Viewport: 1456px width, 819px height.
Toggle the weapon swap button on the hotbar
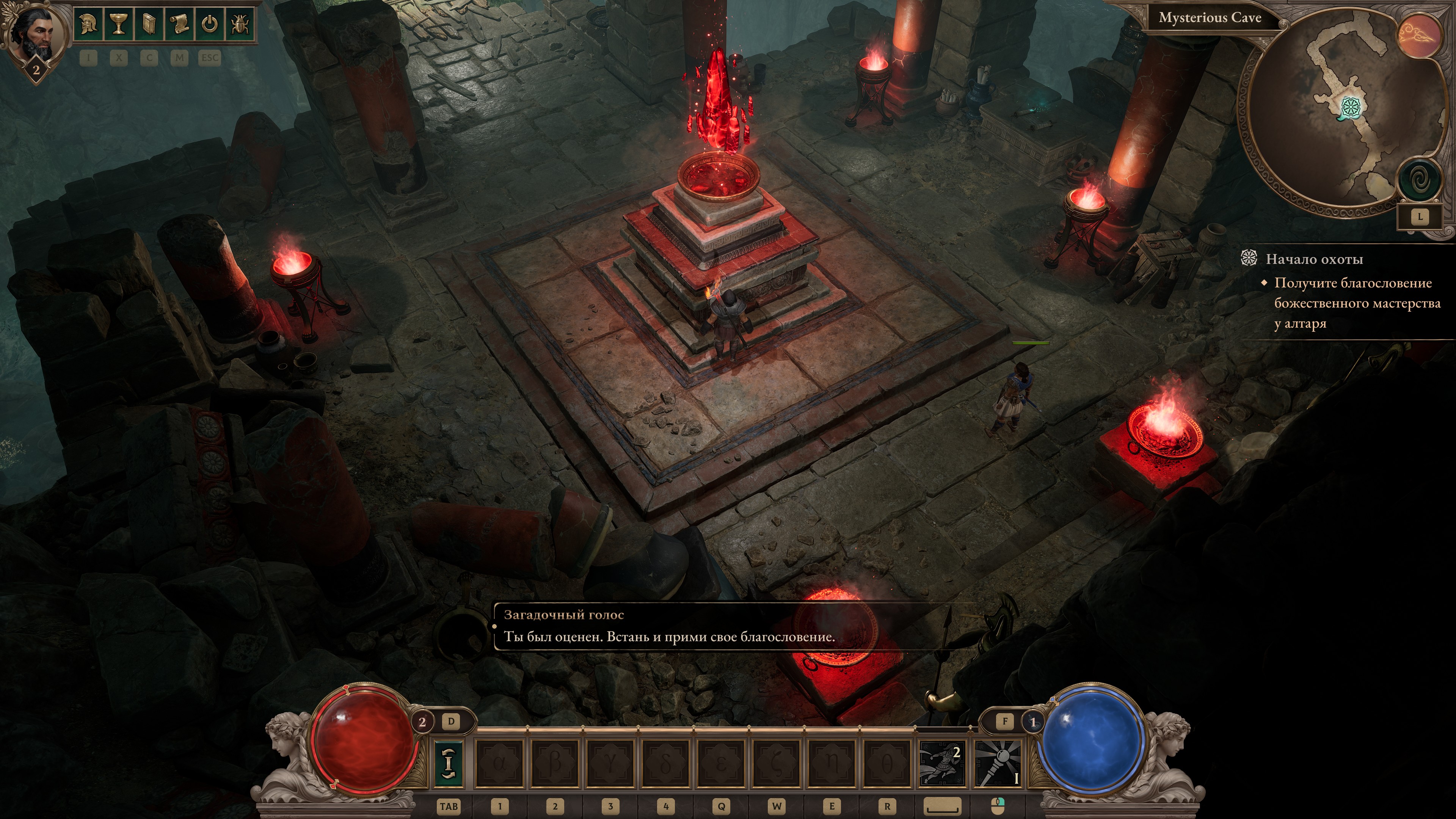448,763
